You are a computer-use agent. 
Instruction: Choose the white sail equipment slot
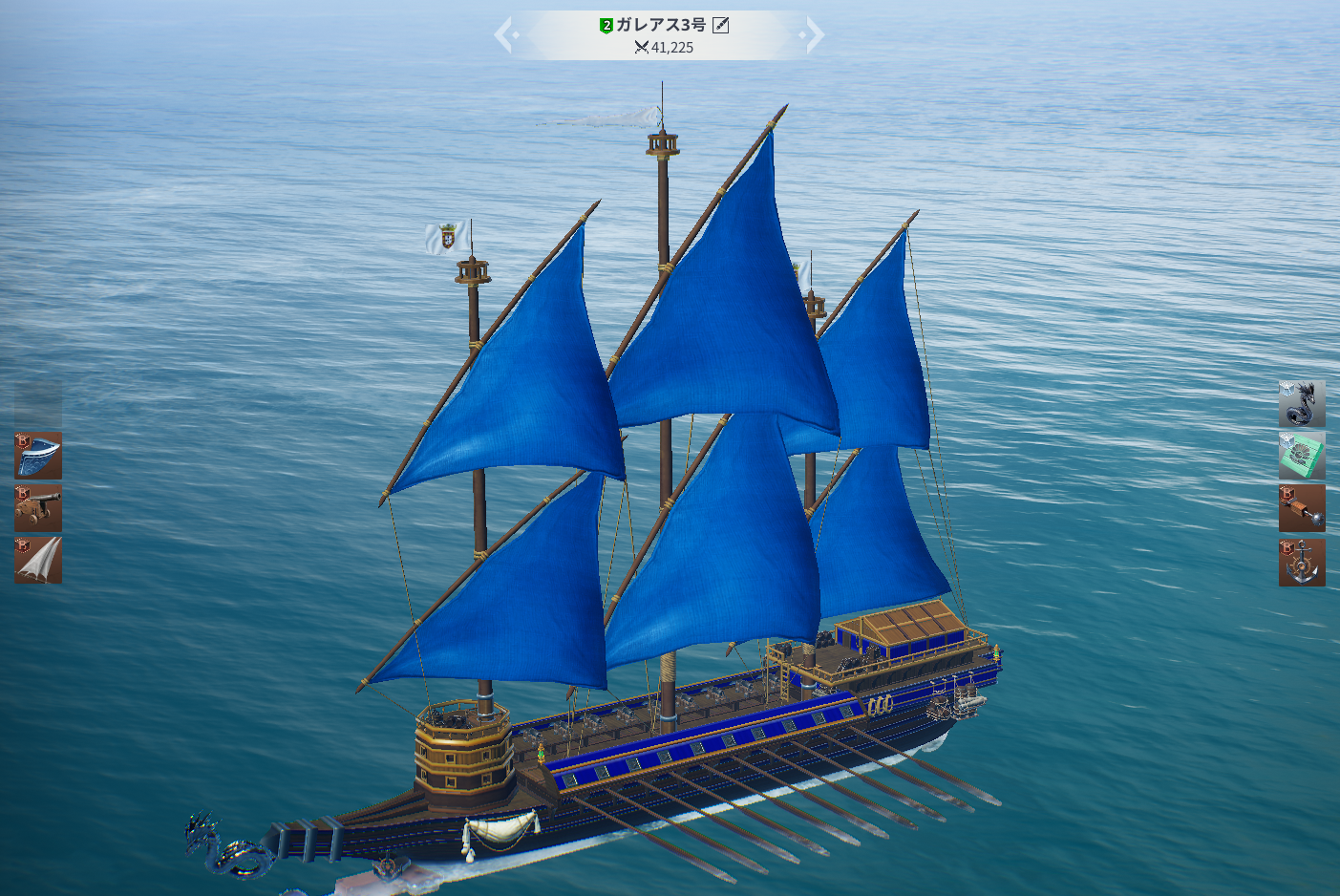38,561
